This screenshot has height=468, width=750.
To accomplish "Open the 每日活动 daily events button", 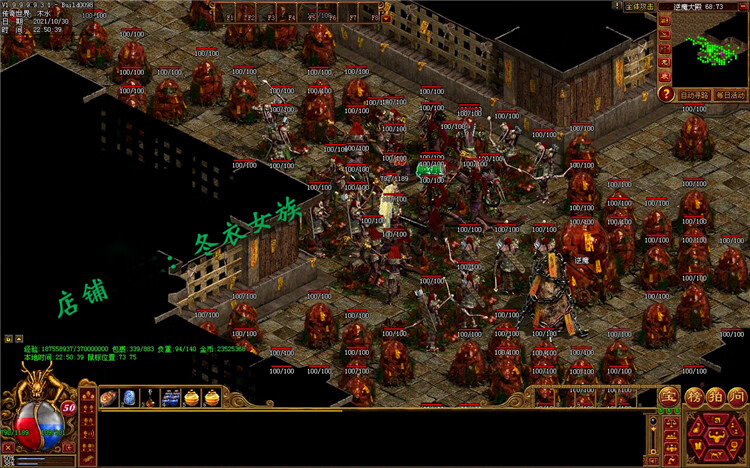I will click(x=730, y=94).
